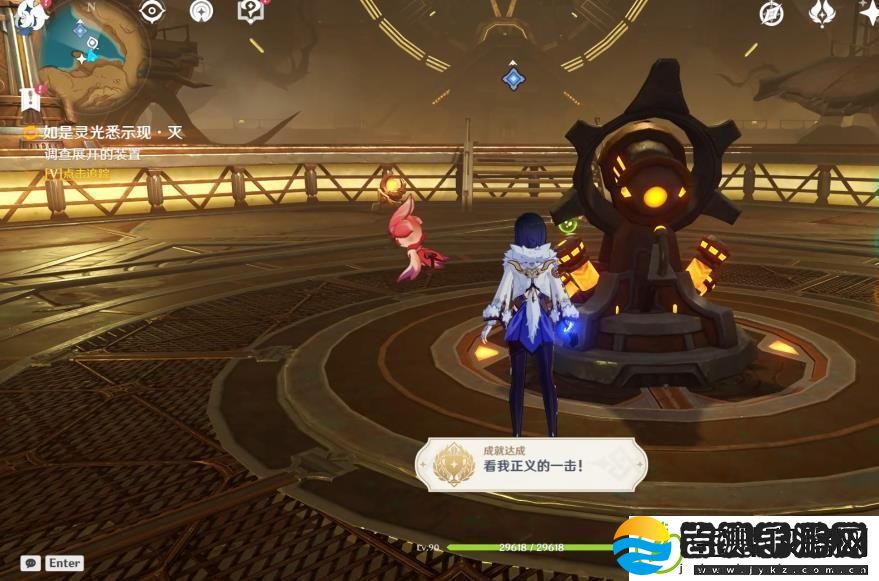Image resolution: width=879 pixels, height=581 pixels.
Task: Select the tracked quest 如是灵光悉示现·灭
Action: 113,132
